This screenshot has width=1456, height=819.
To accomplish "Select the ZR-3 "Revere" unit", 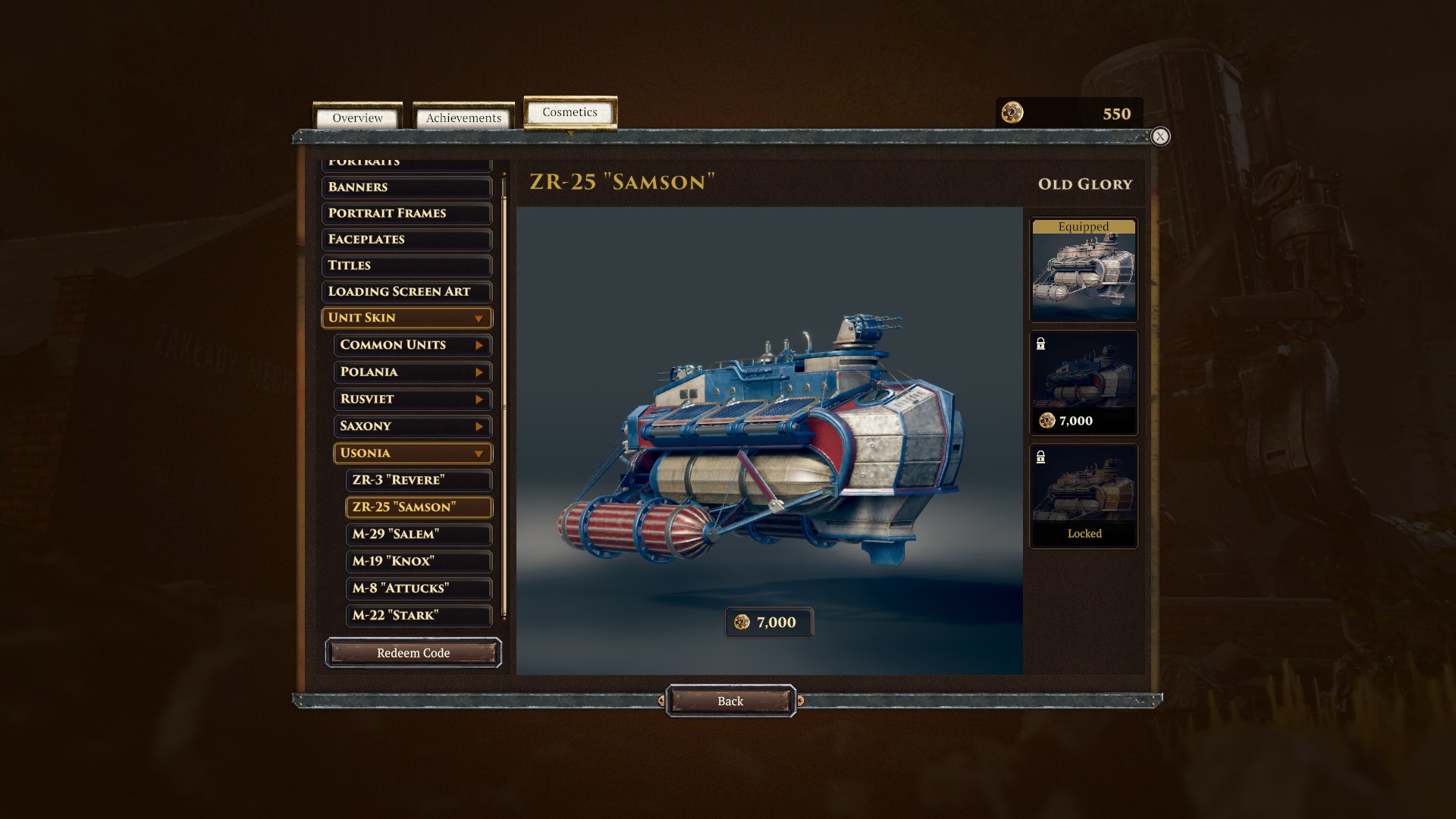I will pyautogui.click(x=419, y=480).
